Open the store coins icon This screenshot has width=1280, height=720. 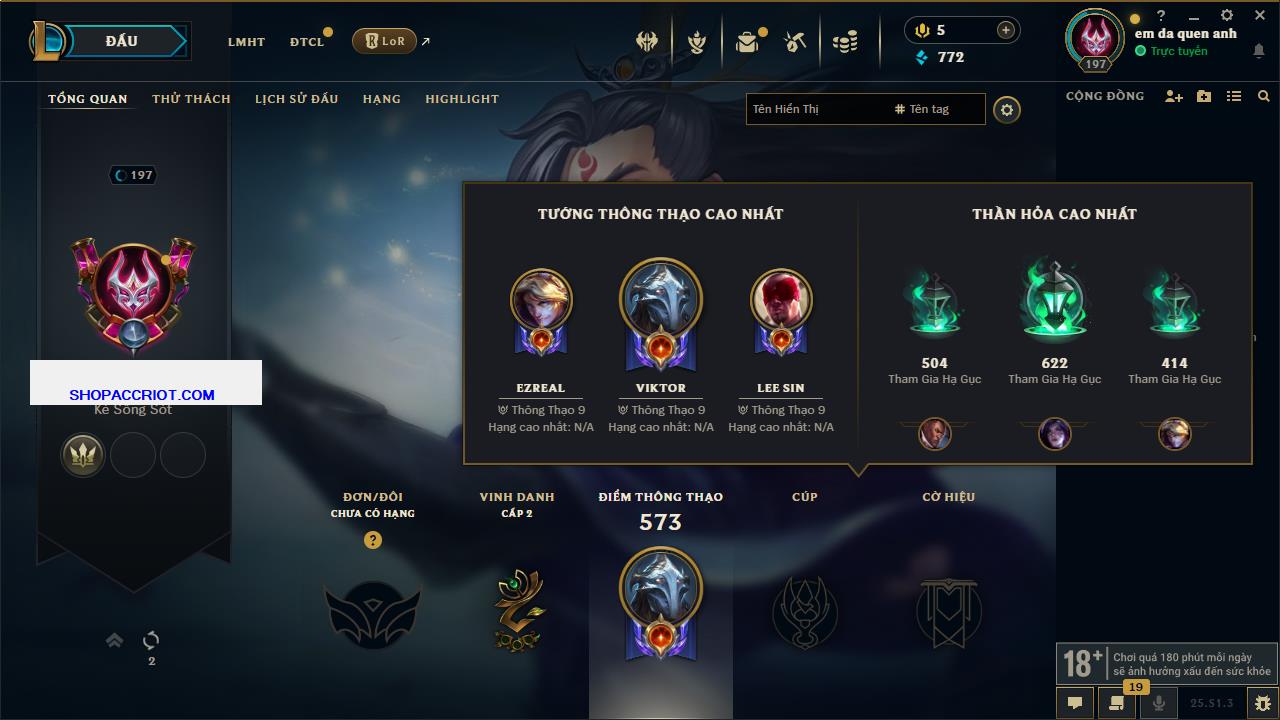[845, 42]
